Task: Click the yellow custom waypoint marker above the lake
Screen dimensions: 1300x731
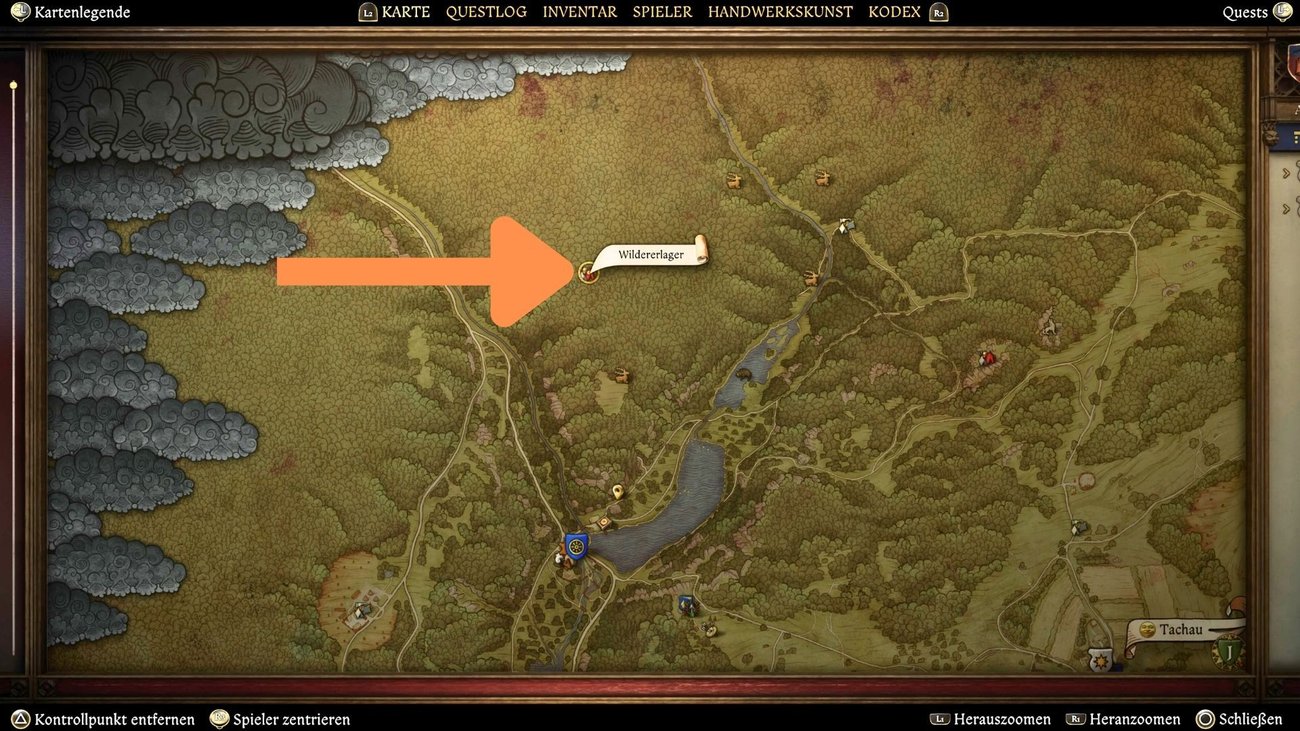Action: pos(617,491)
